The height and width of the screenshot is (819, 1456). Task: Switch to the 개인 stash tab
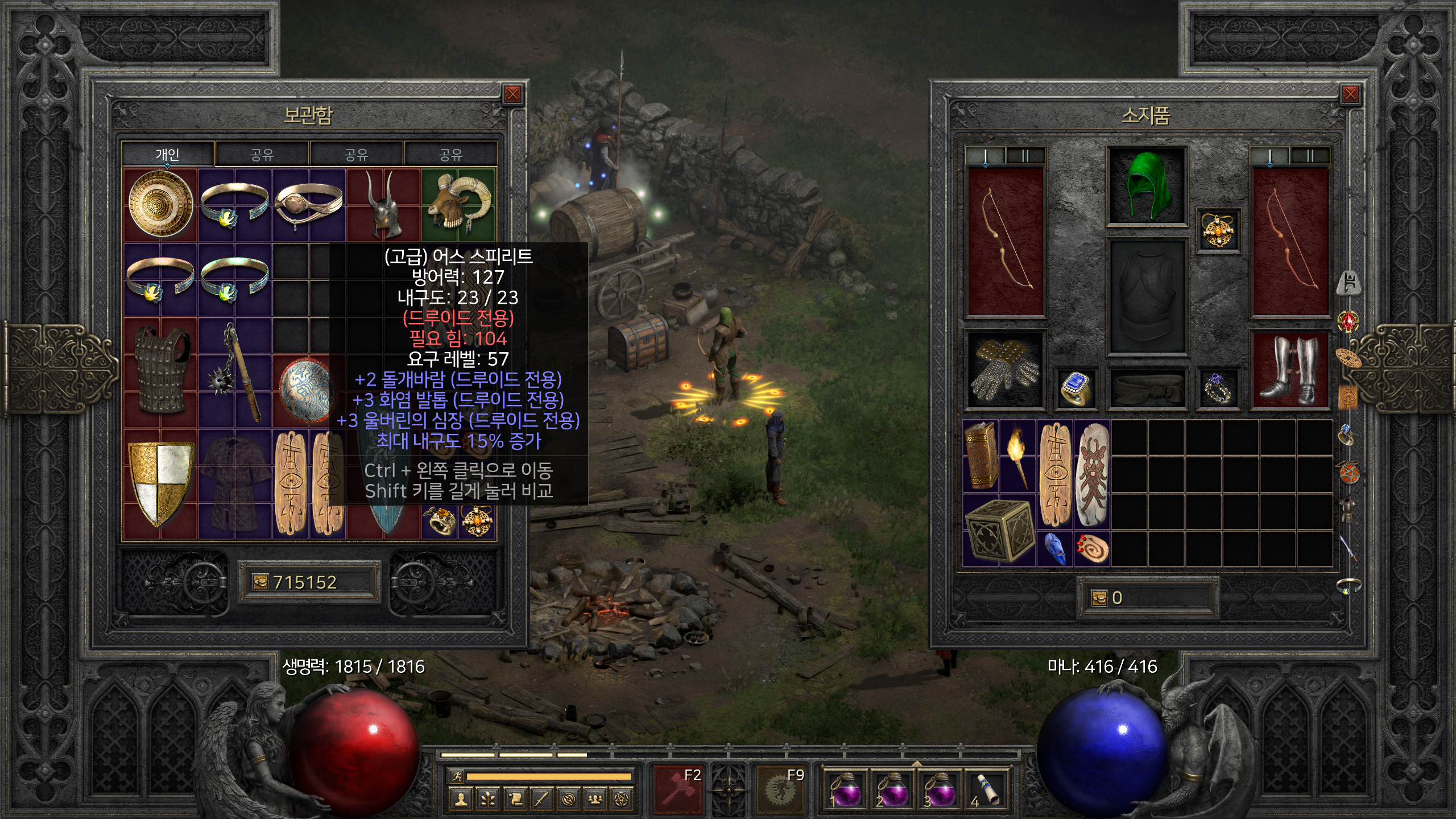coord(167,154)
